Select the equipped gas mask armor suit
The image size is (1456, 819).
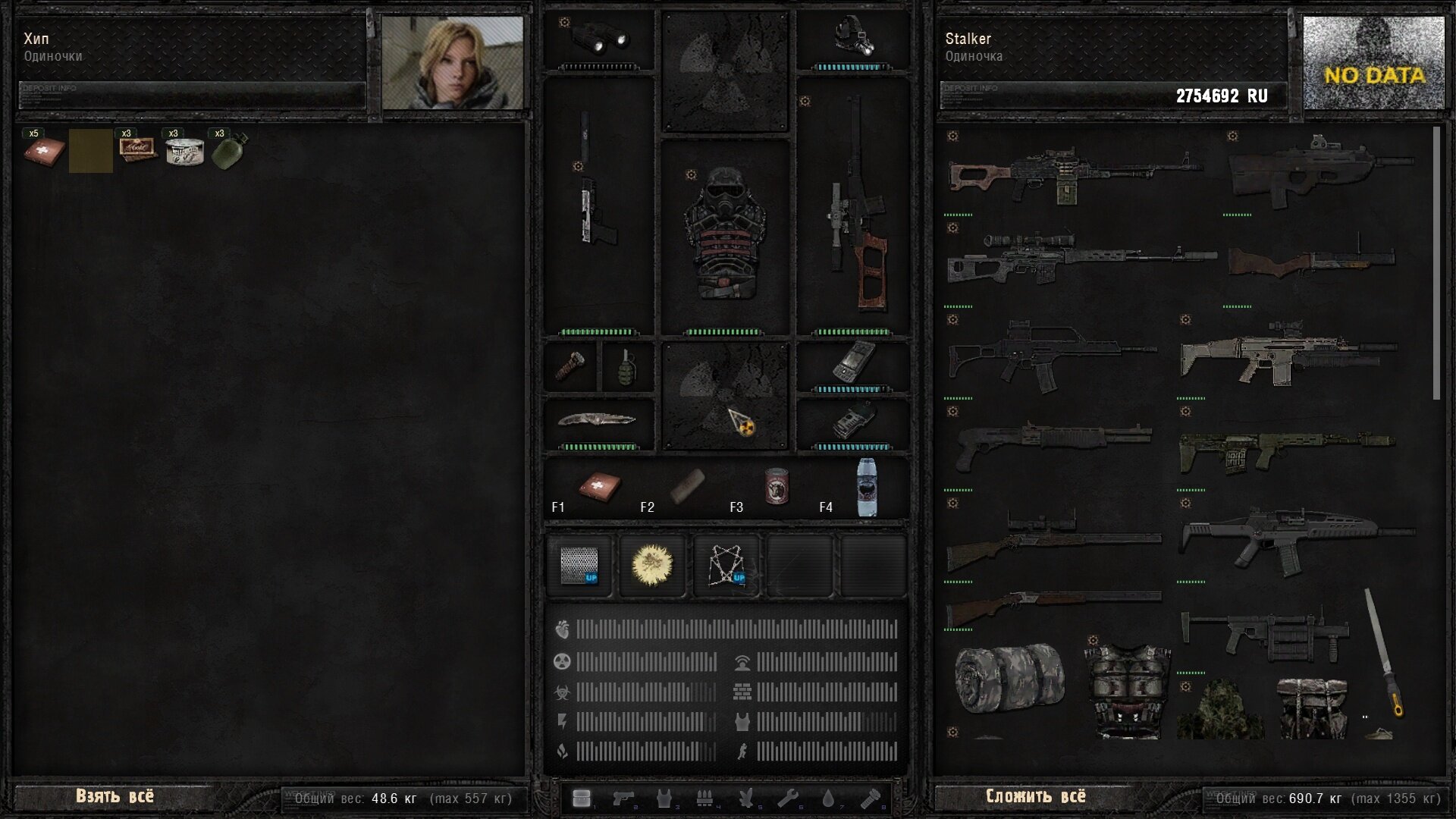[x=725, y=235]
